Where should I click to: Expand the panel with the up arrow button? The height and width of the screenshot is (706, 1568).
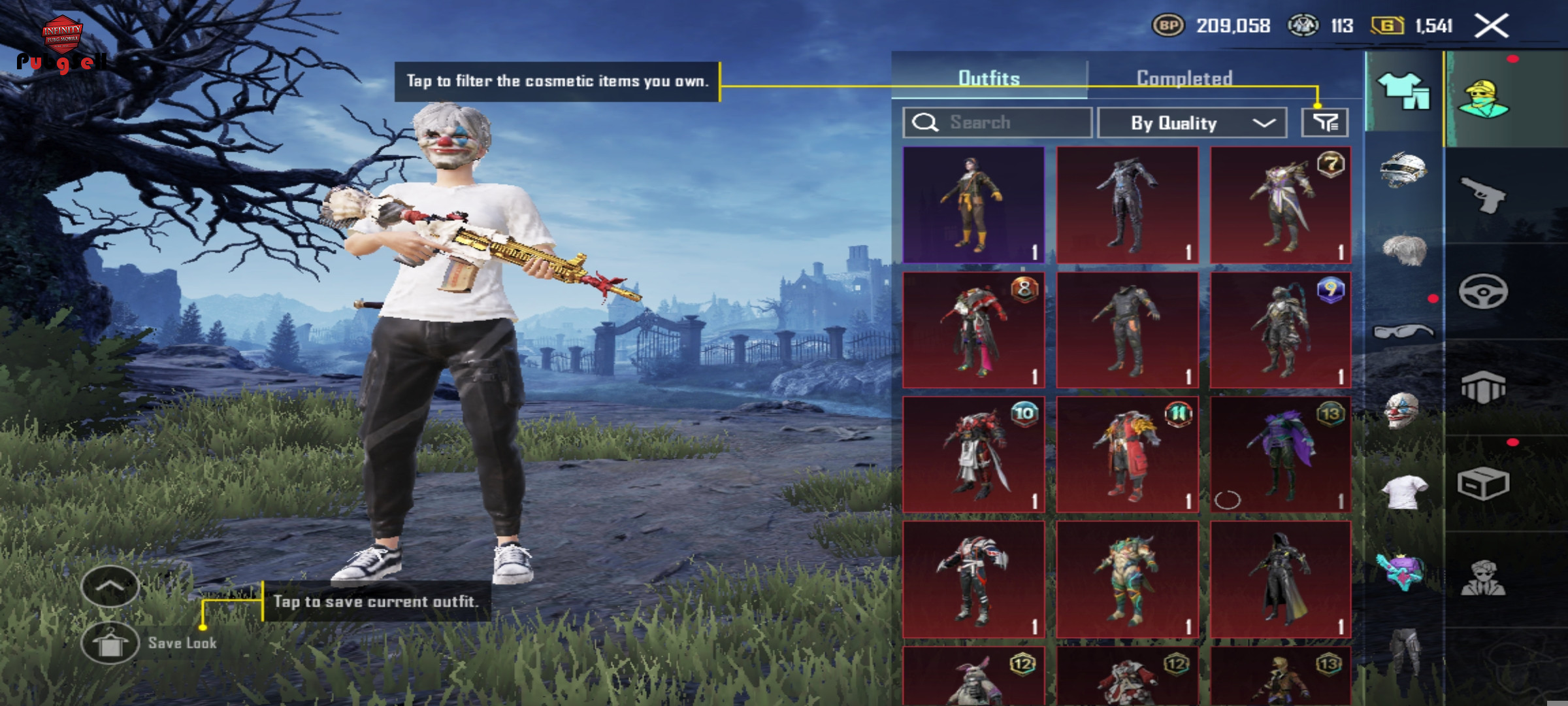110,586
